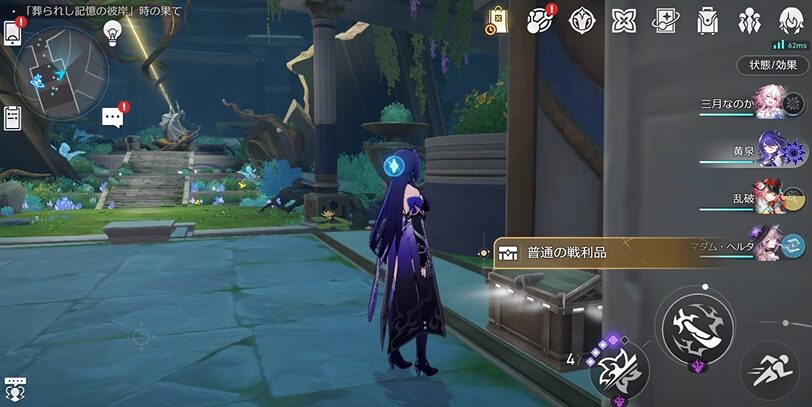Image resolution: width=812 pixels, height=407 pixels.
Task: Open the four-petal flower icon
Action: point(624,20)
